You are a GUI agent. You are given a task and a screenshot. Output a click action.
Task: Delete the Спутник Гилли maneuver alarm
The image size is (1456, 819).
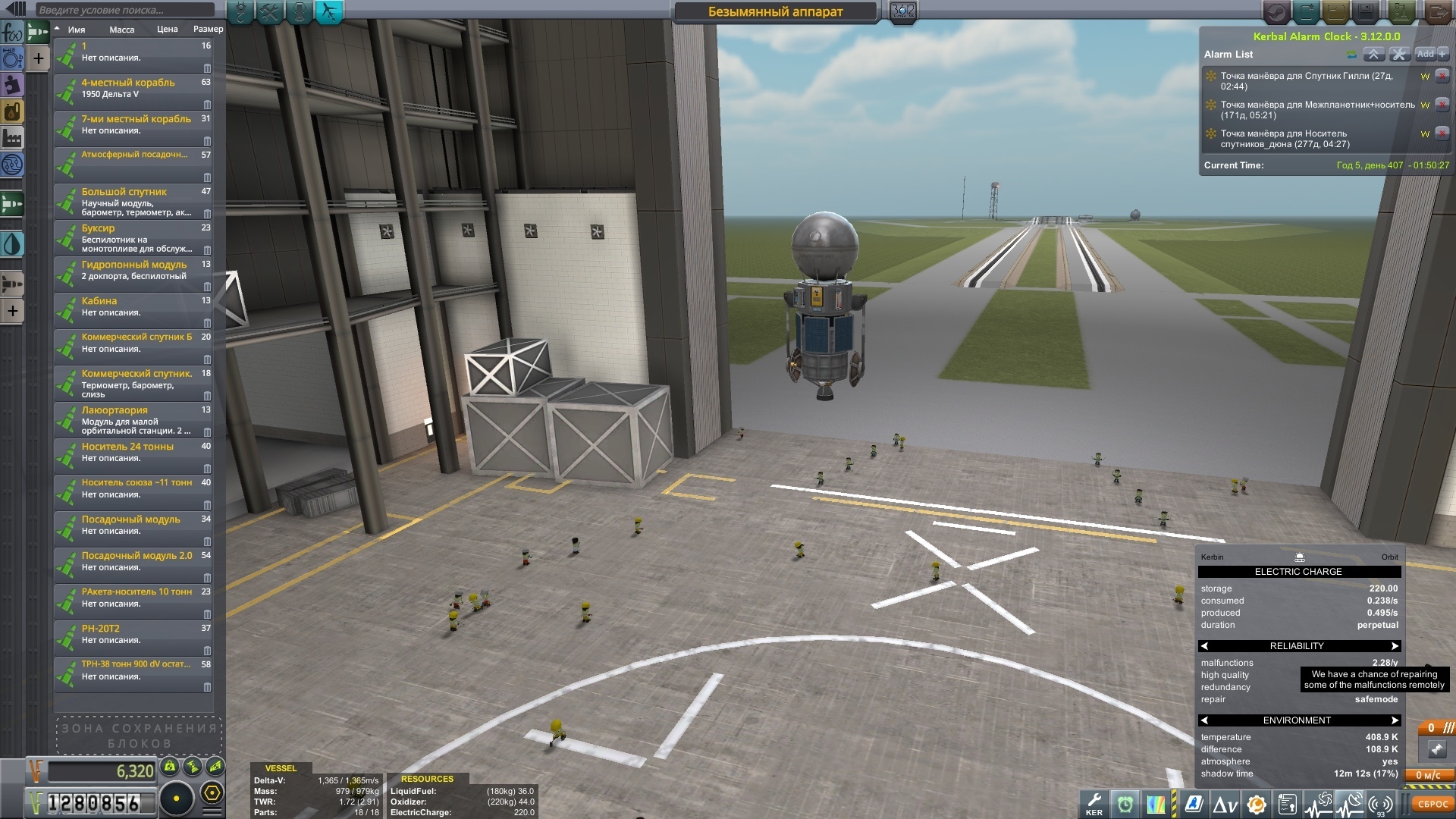[x=1442, y=76]
